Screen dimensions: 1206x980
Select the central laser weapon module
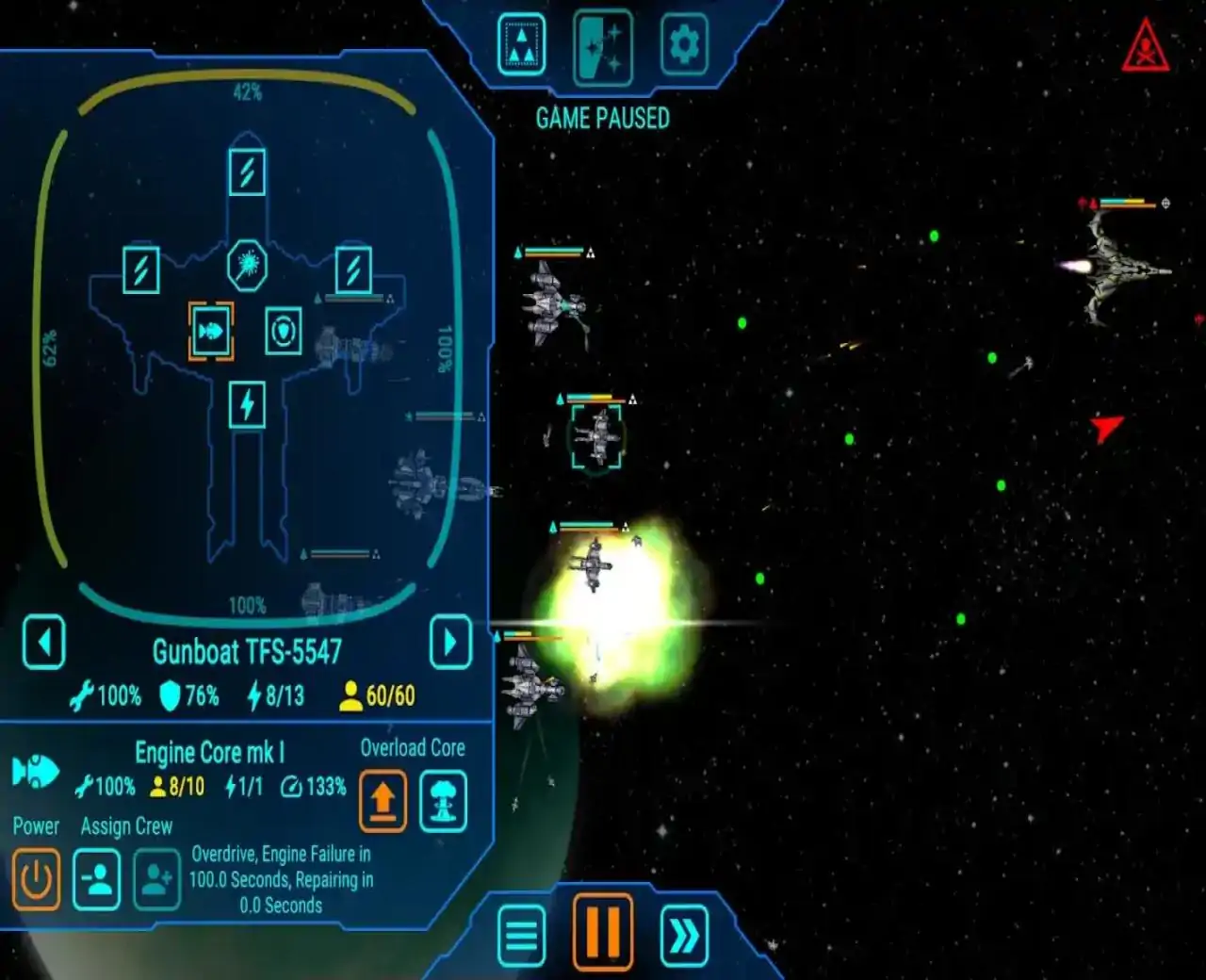point(247,265)
